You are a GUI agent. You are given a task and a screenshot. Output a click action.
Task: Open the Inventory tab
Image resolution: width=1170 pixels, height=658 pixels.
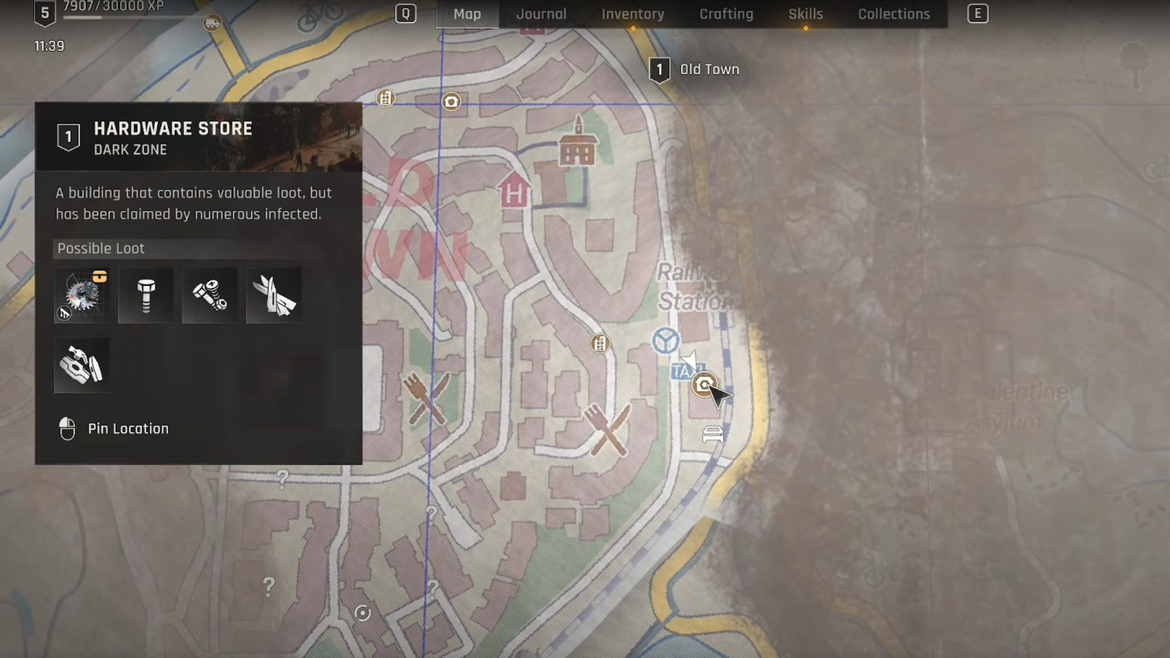pos(632,14)
